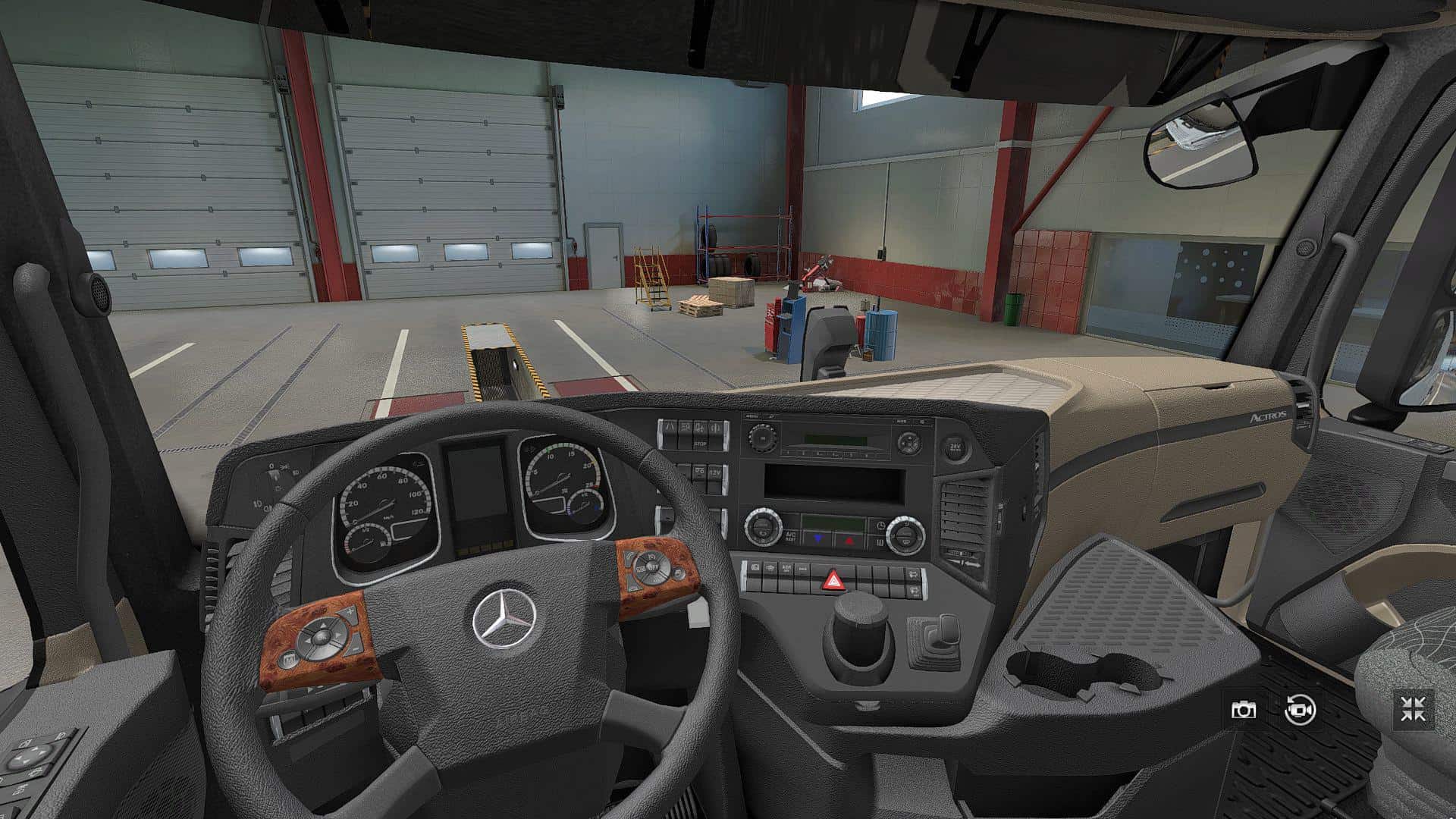1456x819 pixels.
Task: Reset the camera view with the rotating-camera icon
Action: (1300, 710)
